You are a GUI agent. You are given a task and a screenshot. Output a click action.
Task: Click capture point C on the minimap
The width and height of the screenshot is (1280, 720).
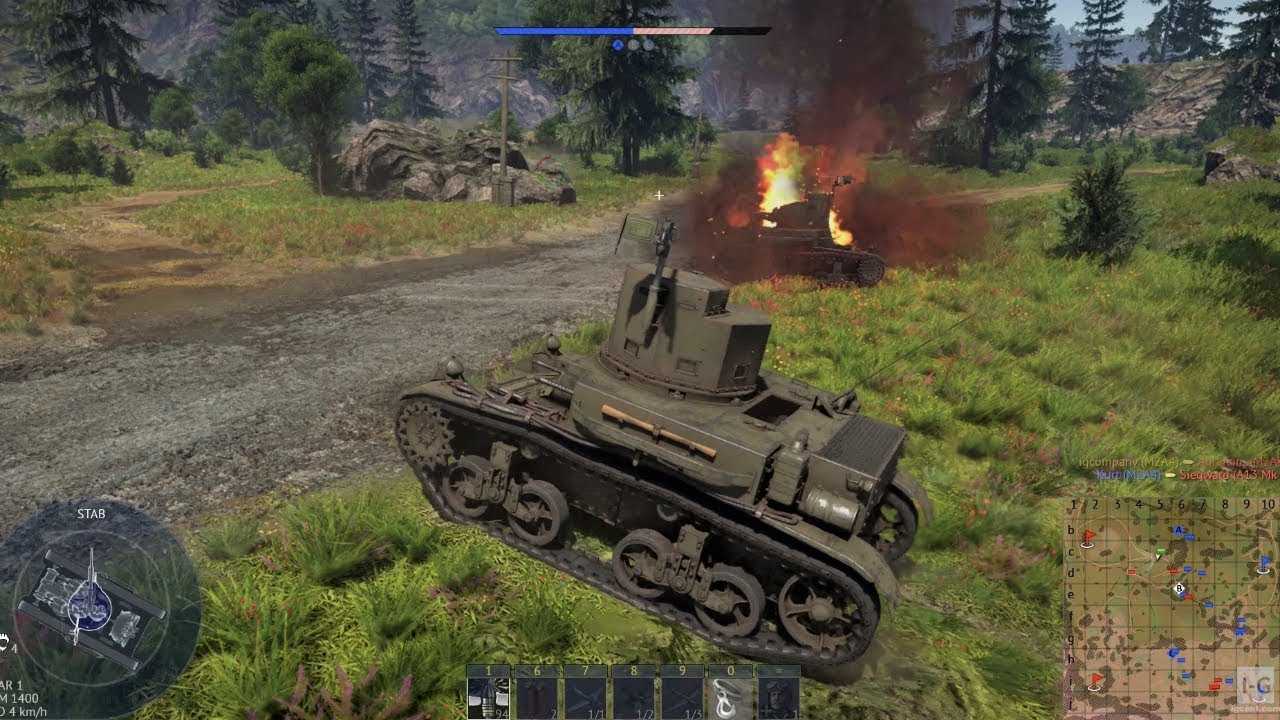(1173, 652)
